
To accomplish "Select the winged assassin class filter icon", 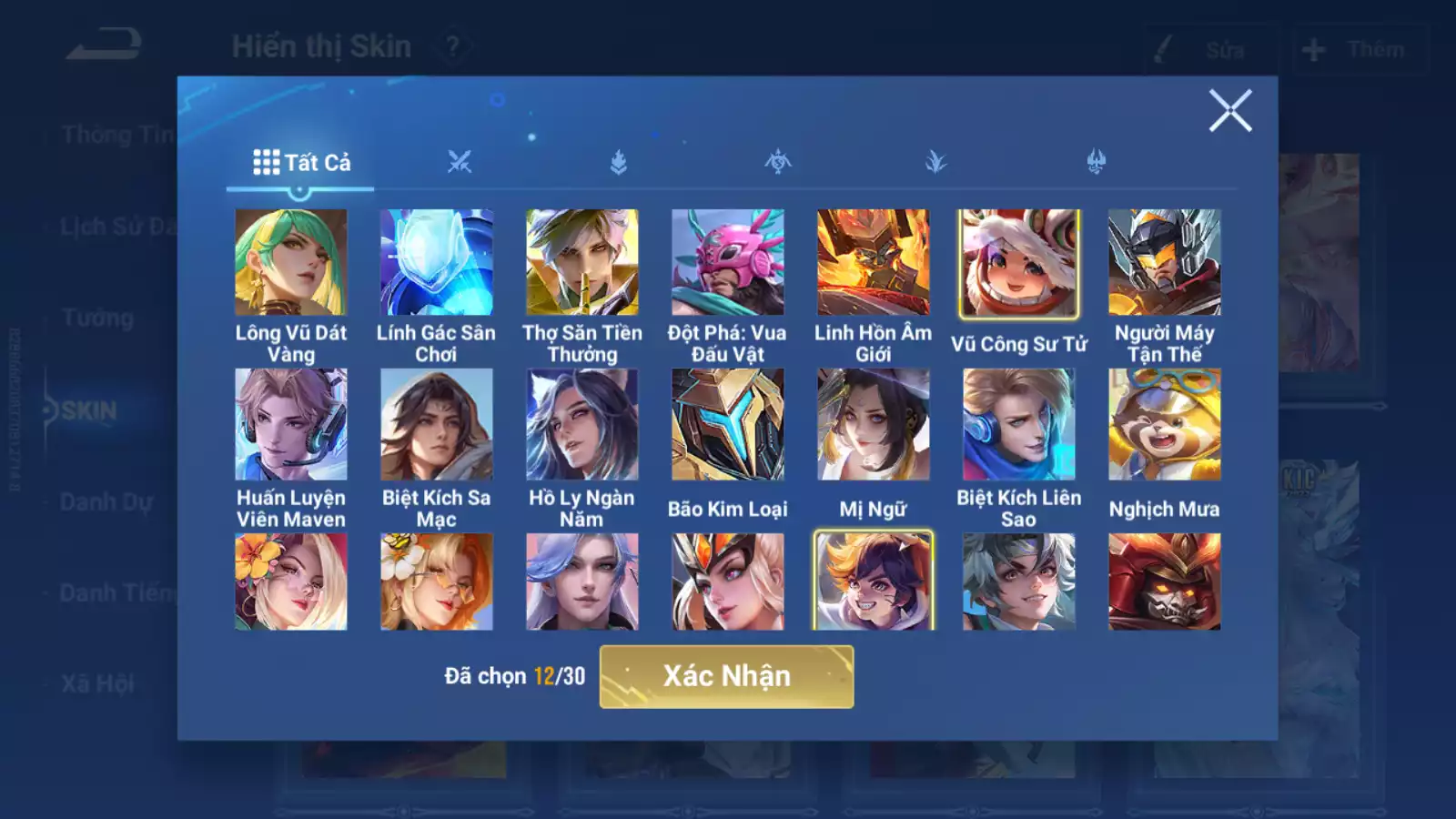I will click(778, 162).
